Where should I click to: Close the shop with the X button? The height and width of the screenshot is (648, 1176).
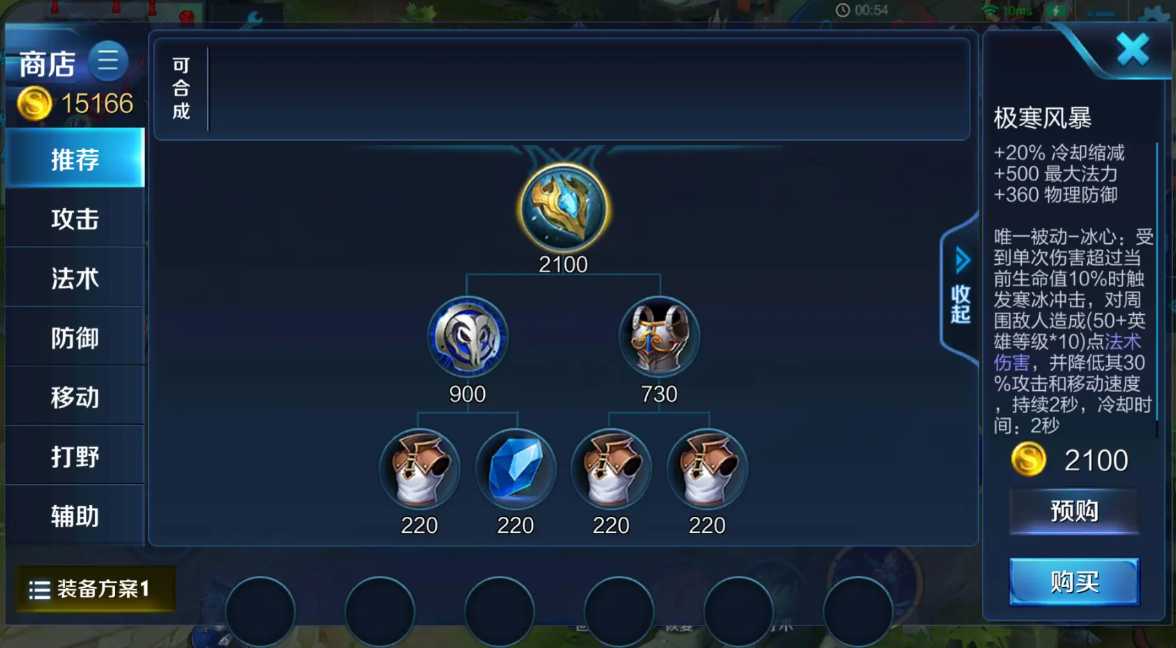coord(1132,48)
